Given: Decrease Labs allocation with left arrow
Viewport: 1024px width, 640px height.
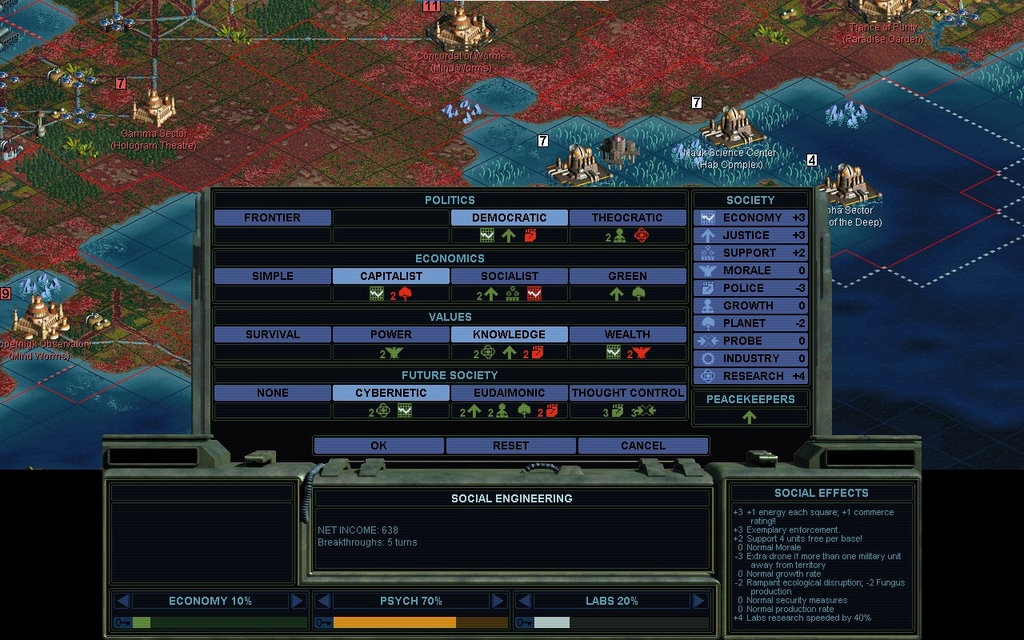Looking at the screenshot, I should pyautogui.click(x=524, y=601).
